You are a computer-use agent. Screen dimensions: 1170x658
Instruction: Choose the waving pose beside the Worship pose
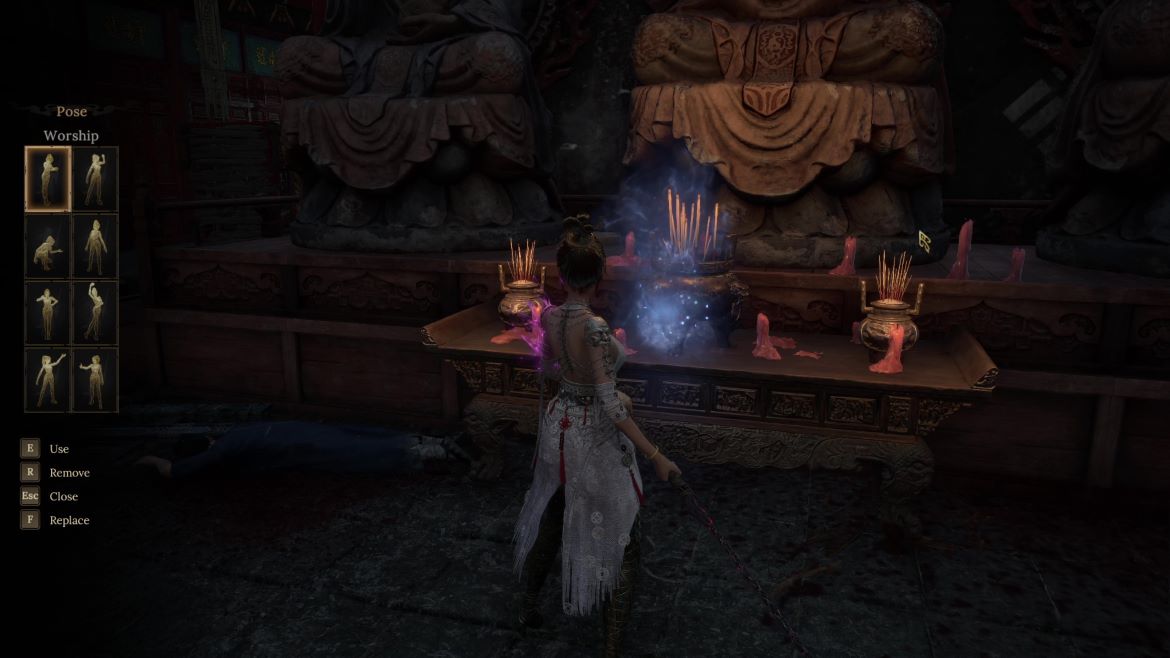tap(95, 178)
